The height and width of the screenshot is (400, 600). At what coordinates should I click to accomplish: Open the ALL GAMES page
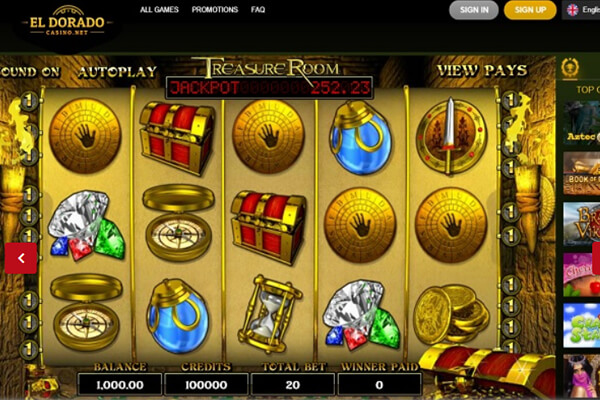click(157, 10)
